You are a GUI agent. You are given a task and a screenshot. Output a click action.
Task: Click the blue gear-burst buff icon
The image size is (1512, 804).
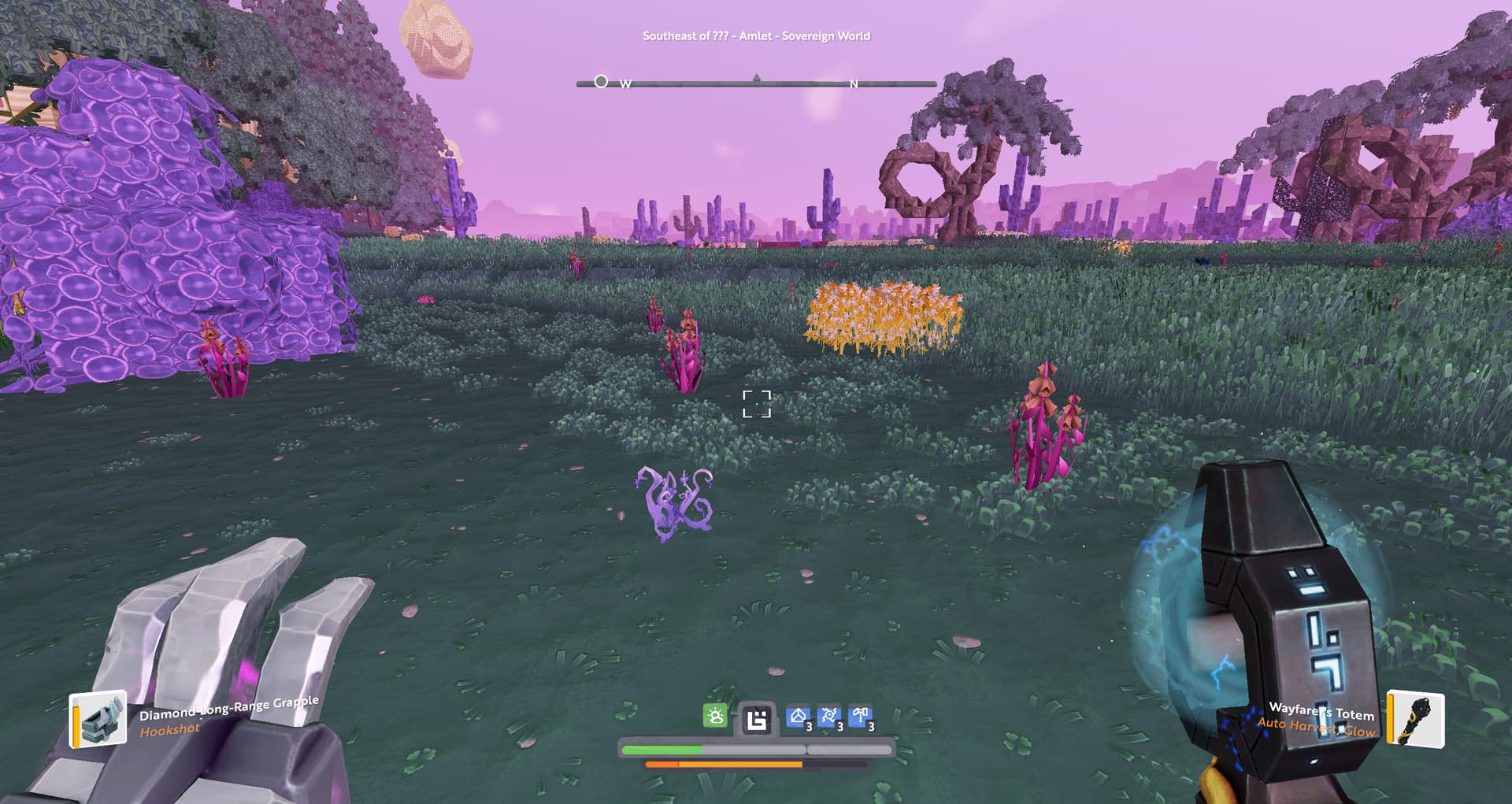(829, 717)
